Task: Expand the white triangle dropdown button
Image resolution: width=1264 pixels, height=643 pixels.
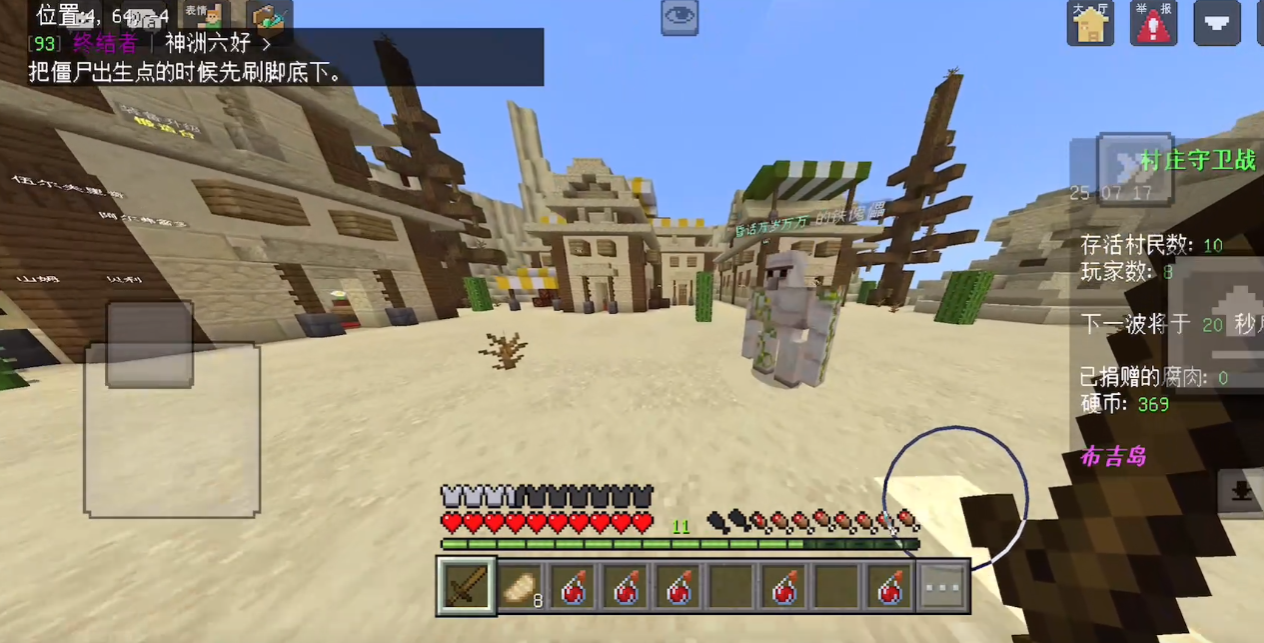Action: (x=1217, y=23)
